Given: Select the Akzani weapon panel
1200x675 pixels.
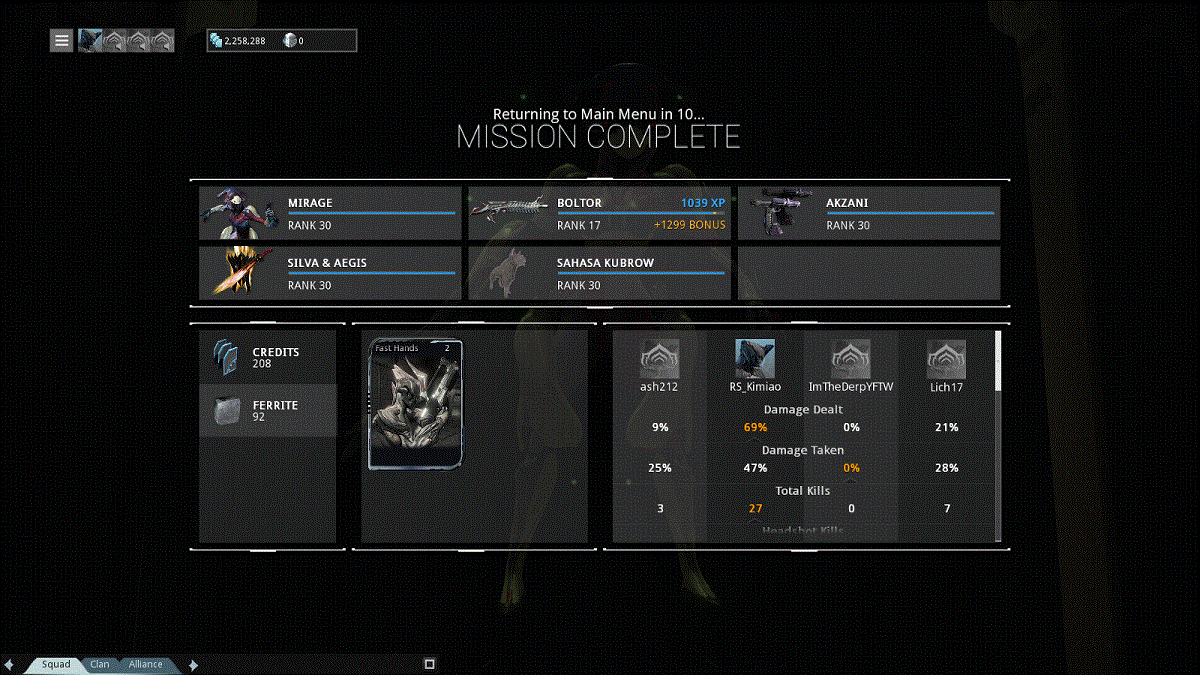Looking at the screenshot, I should pos(868,213).
